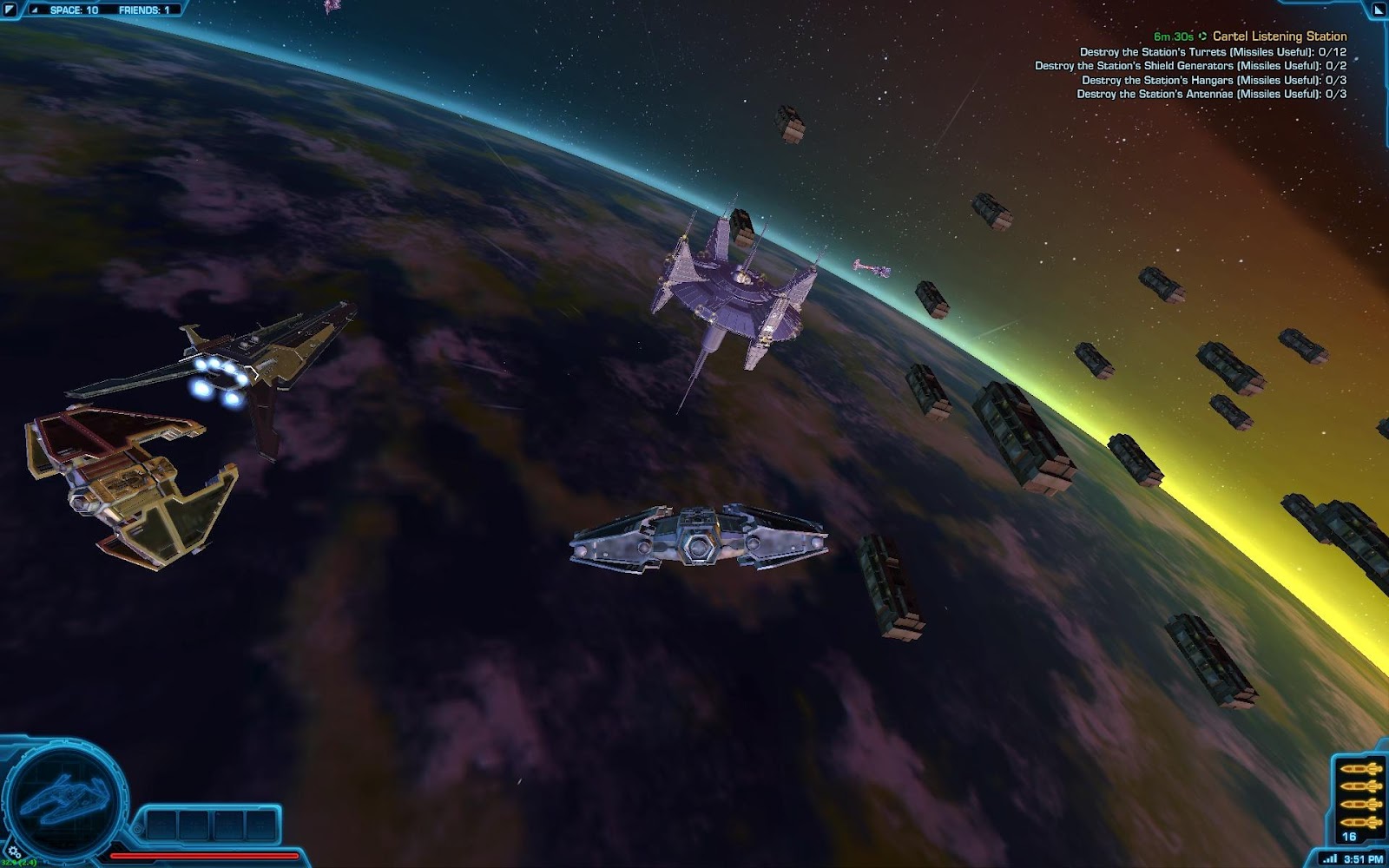Viewport: 1389px width, 868px height.
Task: Click the signal strength bars near the clock
Action: (1330, 858)
